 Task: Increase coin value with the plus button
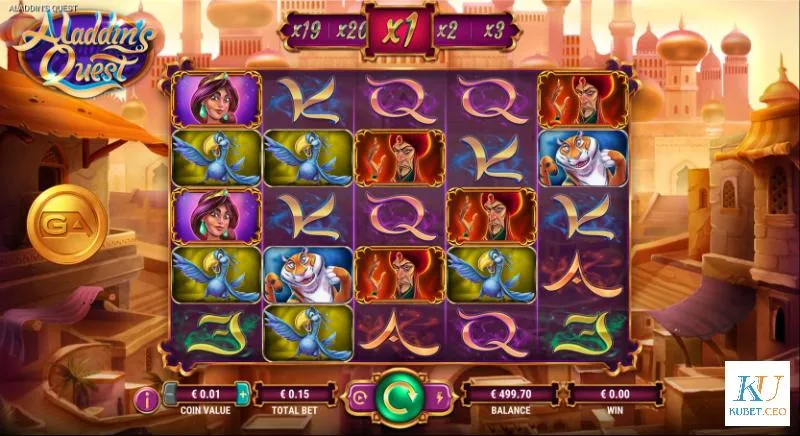(x=242, y=395)
